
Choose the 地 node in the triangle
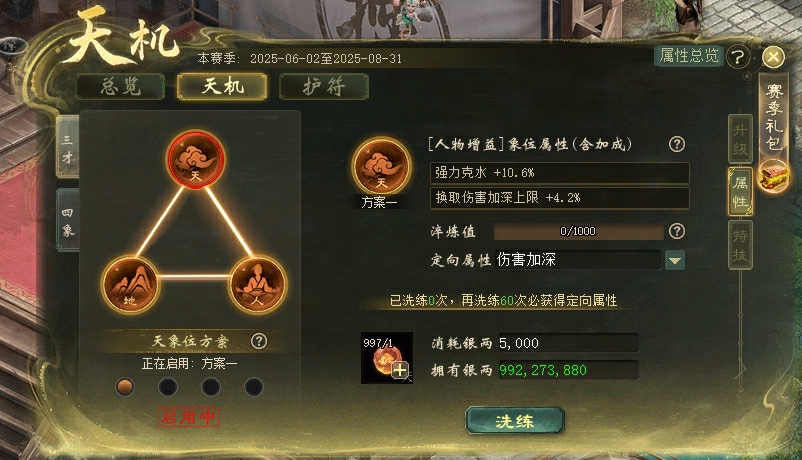[131, 285]
